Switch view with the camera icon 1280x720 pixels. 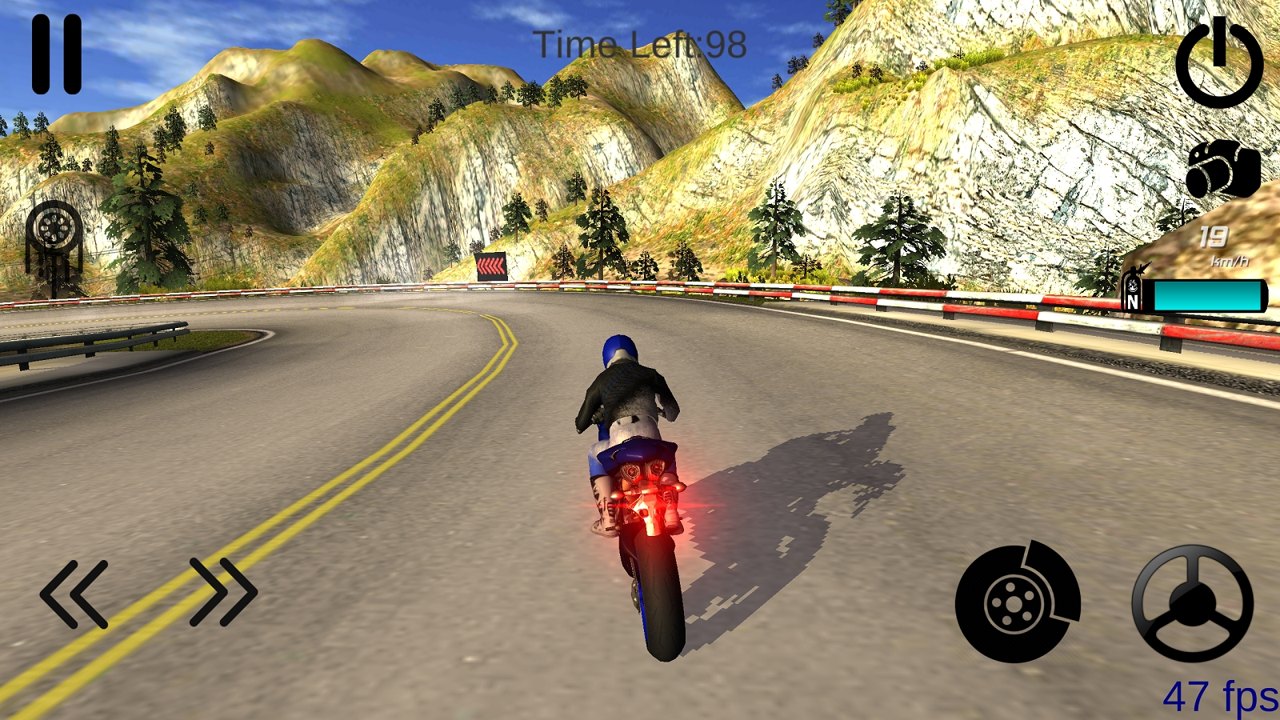pyautogui.click(x=1223, y=170)
